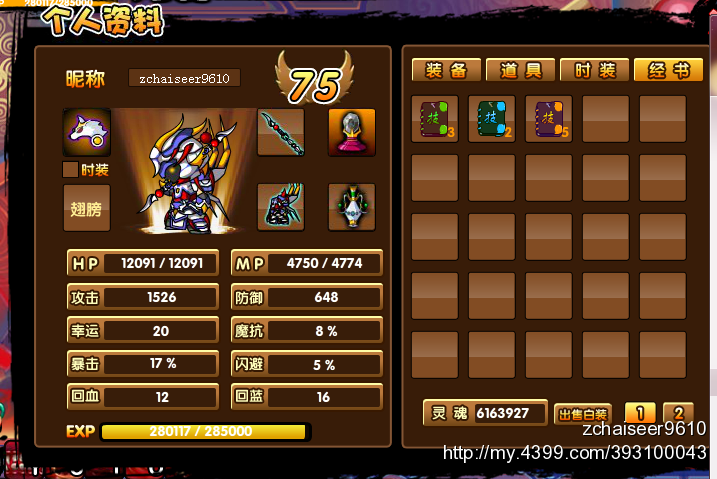Go to inventory page 2

(x=677, y=413)
